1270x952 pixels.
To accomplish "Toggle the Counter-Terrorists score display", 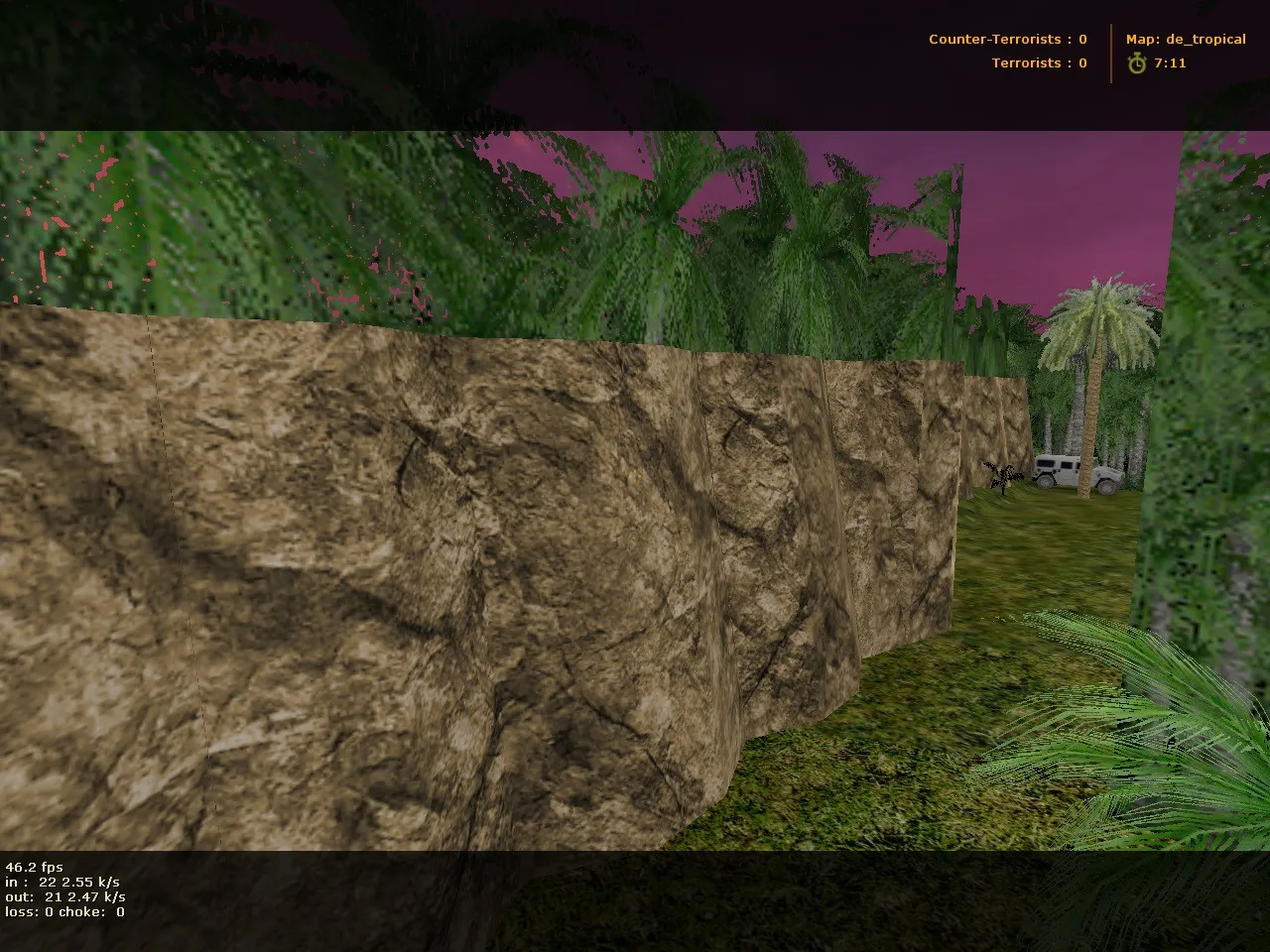I will tap(1007, 40).
